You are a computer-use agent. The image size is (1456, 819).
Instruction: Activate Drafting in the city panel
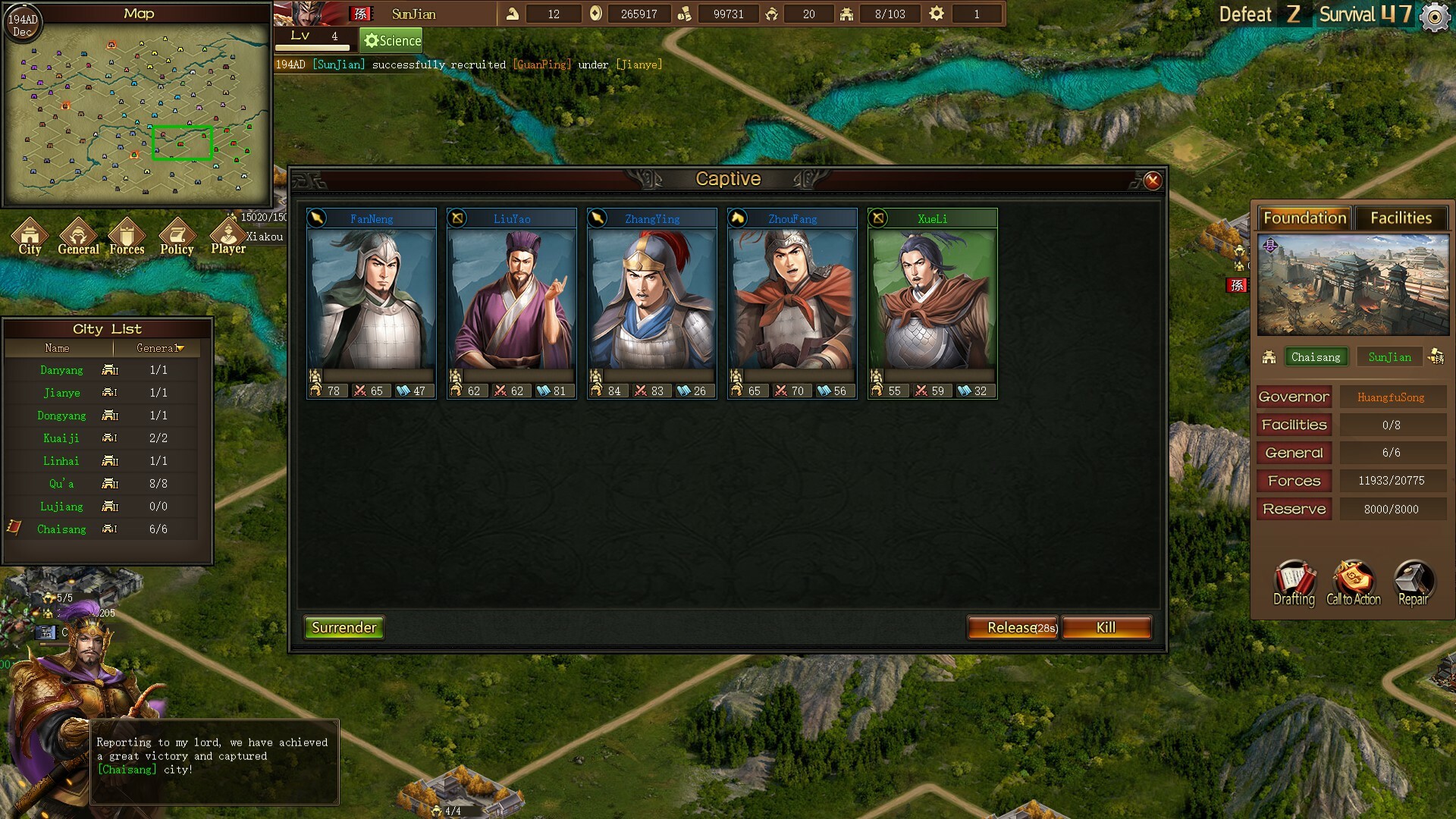pyautogui.click(x=1294, y=583)
